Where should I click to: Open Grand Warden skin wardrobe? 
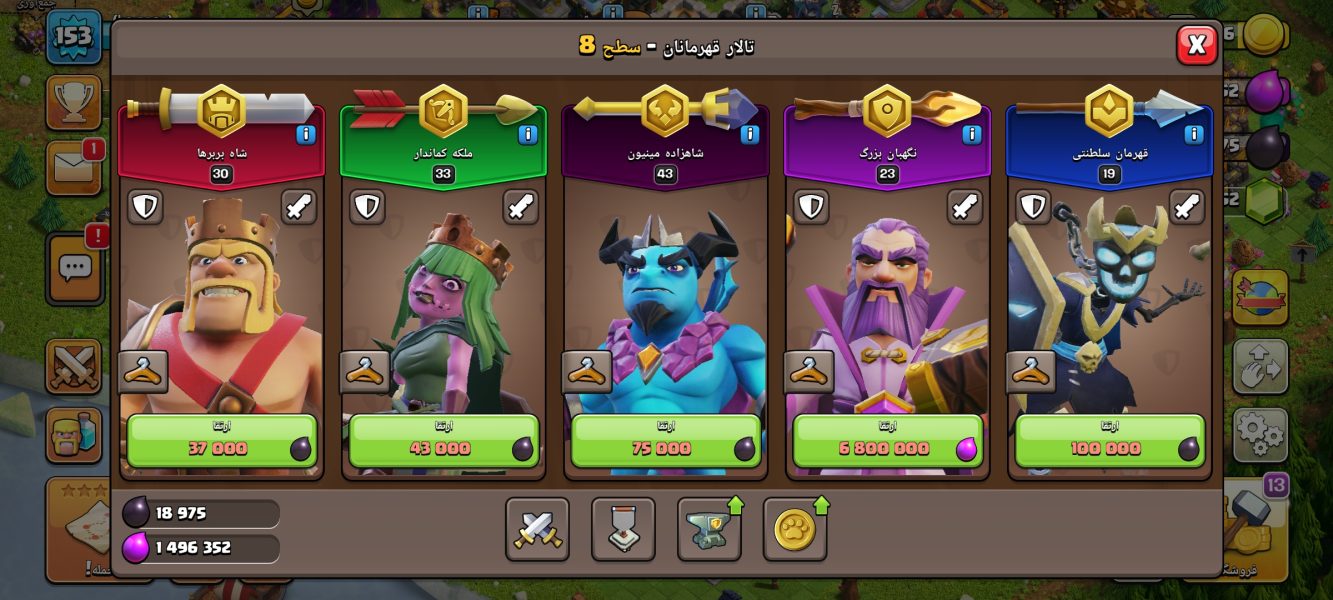click(809, 372)
